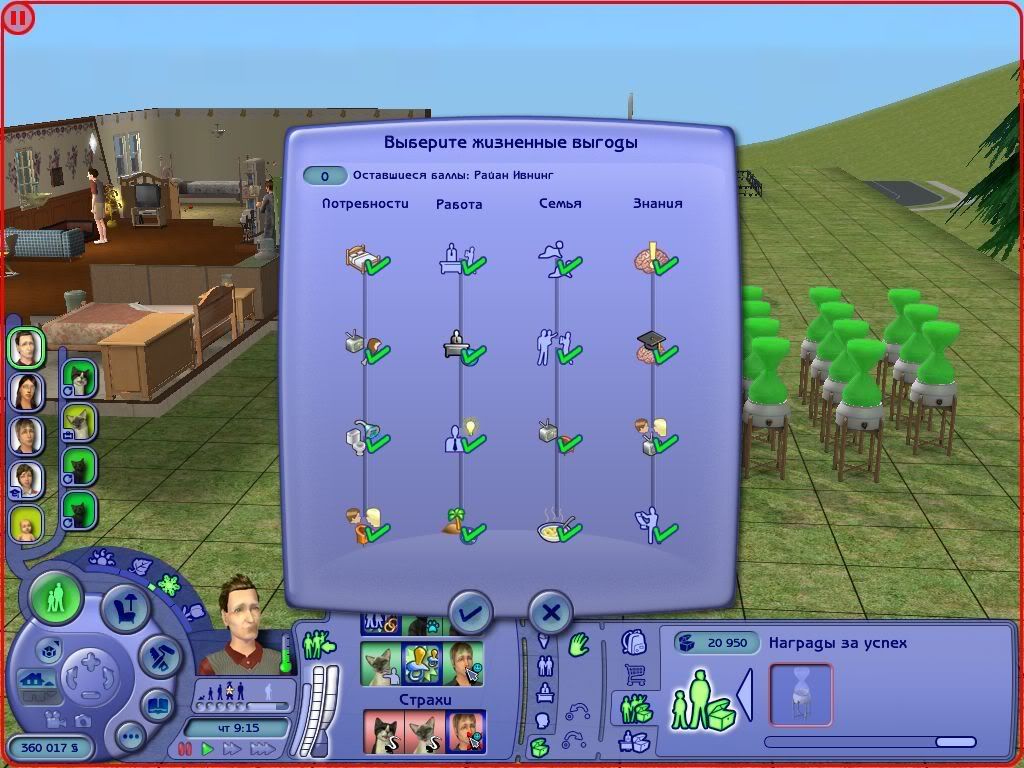The image size is (1024, 768).
Task: Select the long dark-haired woman's portrait
Action: (25, 391)
